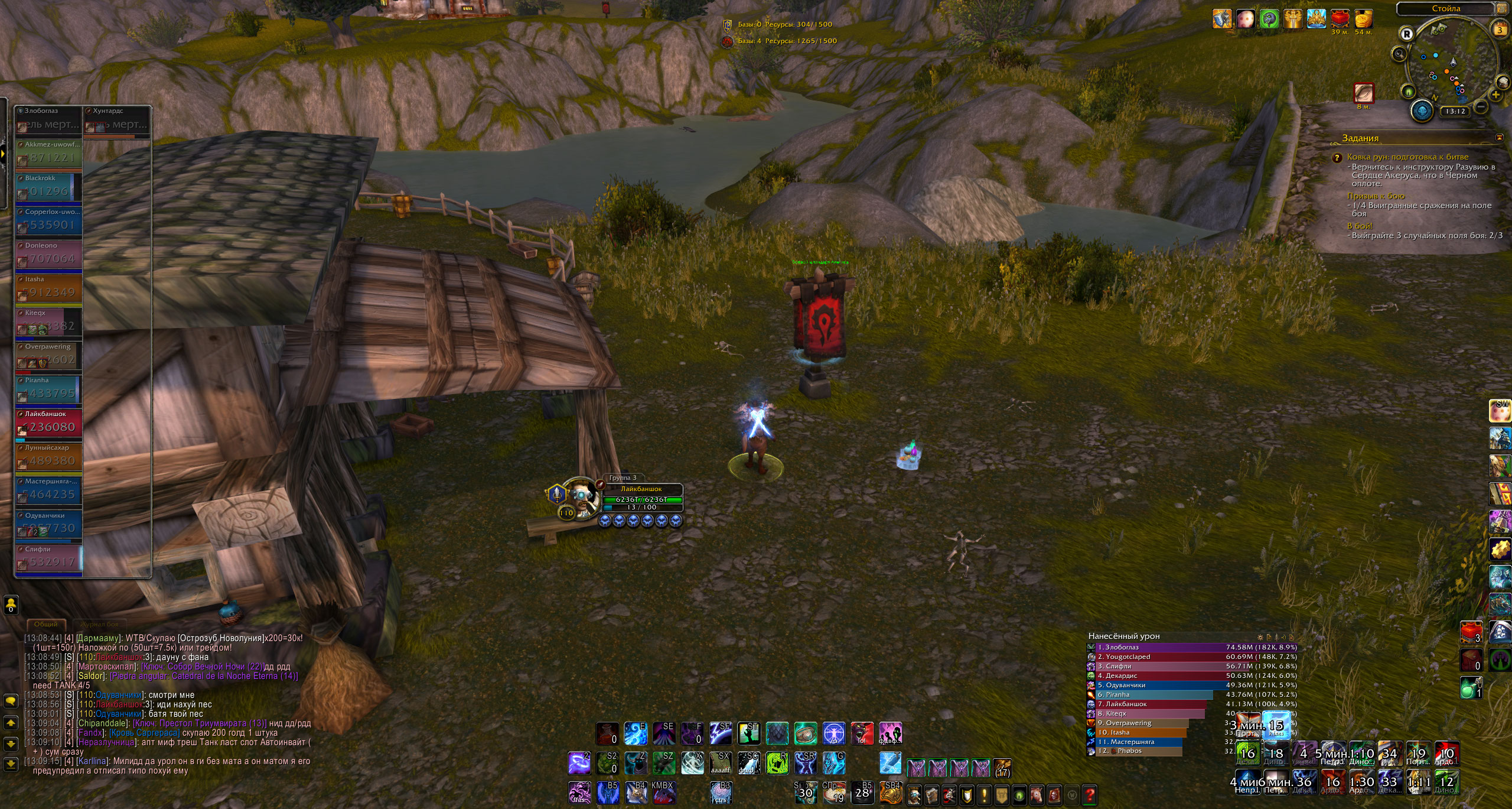The height and width of the screenshot is (809, 1512).
Task: Open the social friends button
Action: 11,605
